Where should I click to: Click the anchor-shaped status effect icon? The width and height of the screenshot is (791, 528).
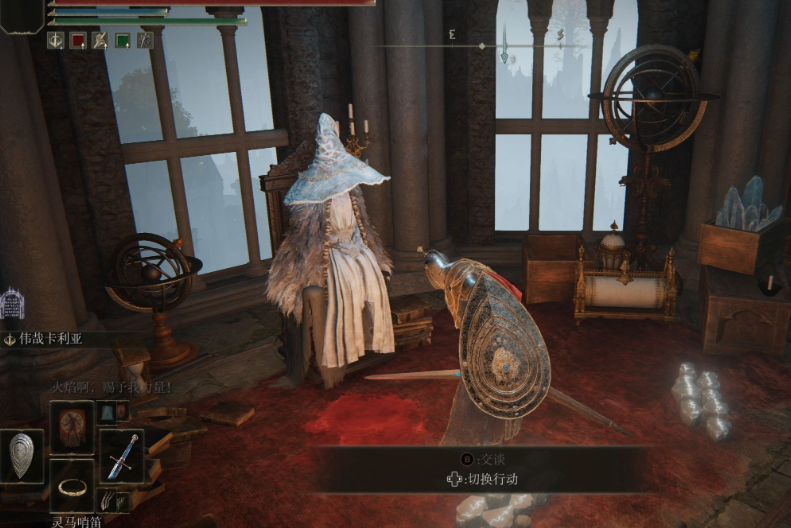tap(55, 40)
